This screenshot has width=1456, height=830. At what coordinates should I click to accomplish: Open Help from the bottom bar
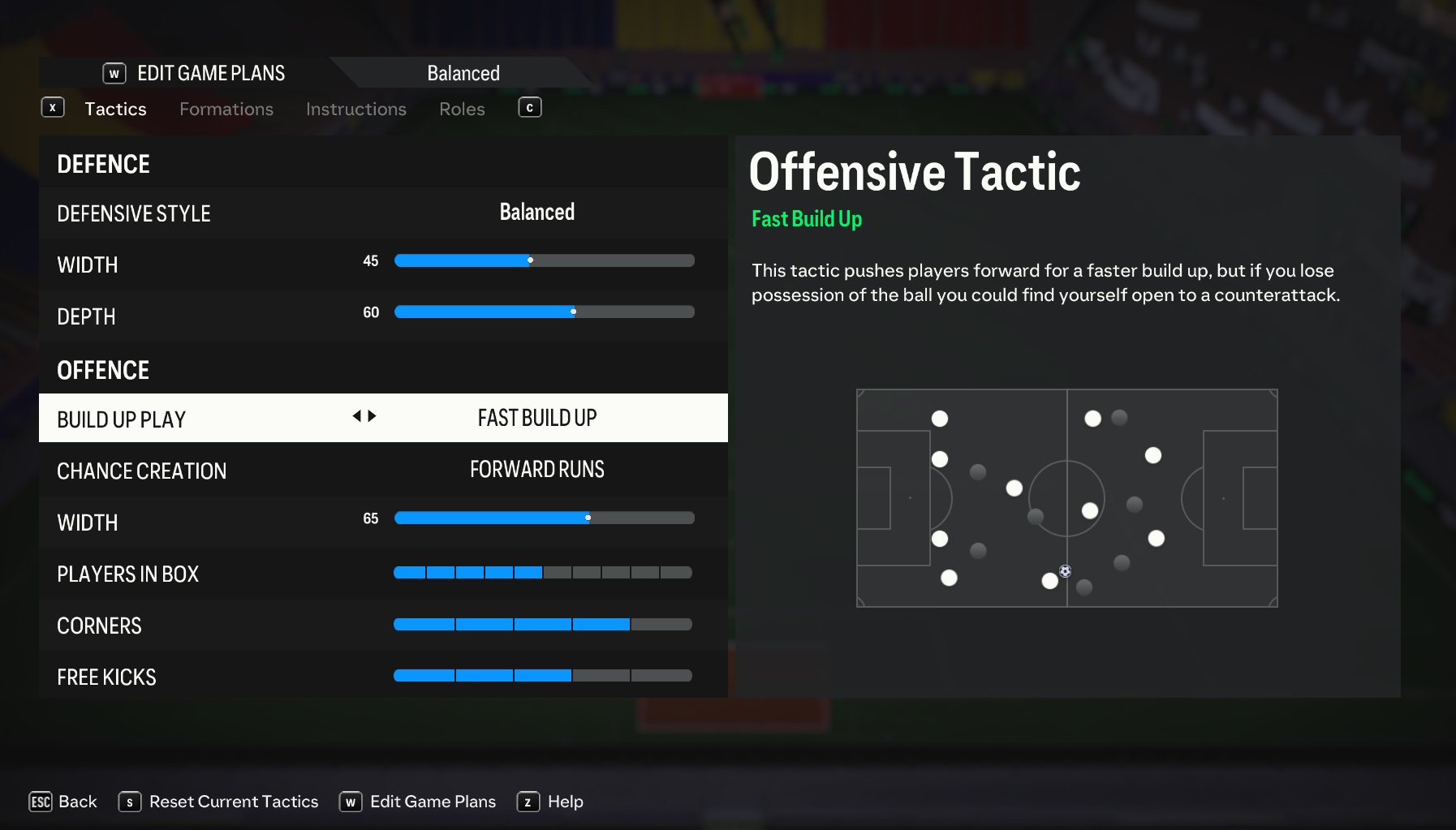566,801
